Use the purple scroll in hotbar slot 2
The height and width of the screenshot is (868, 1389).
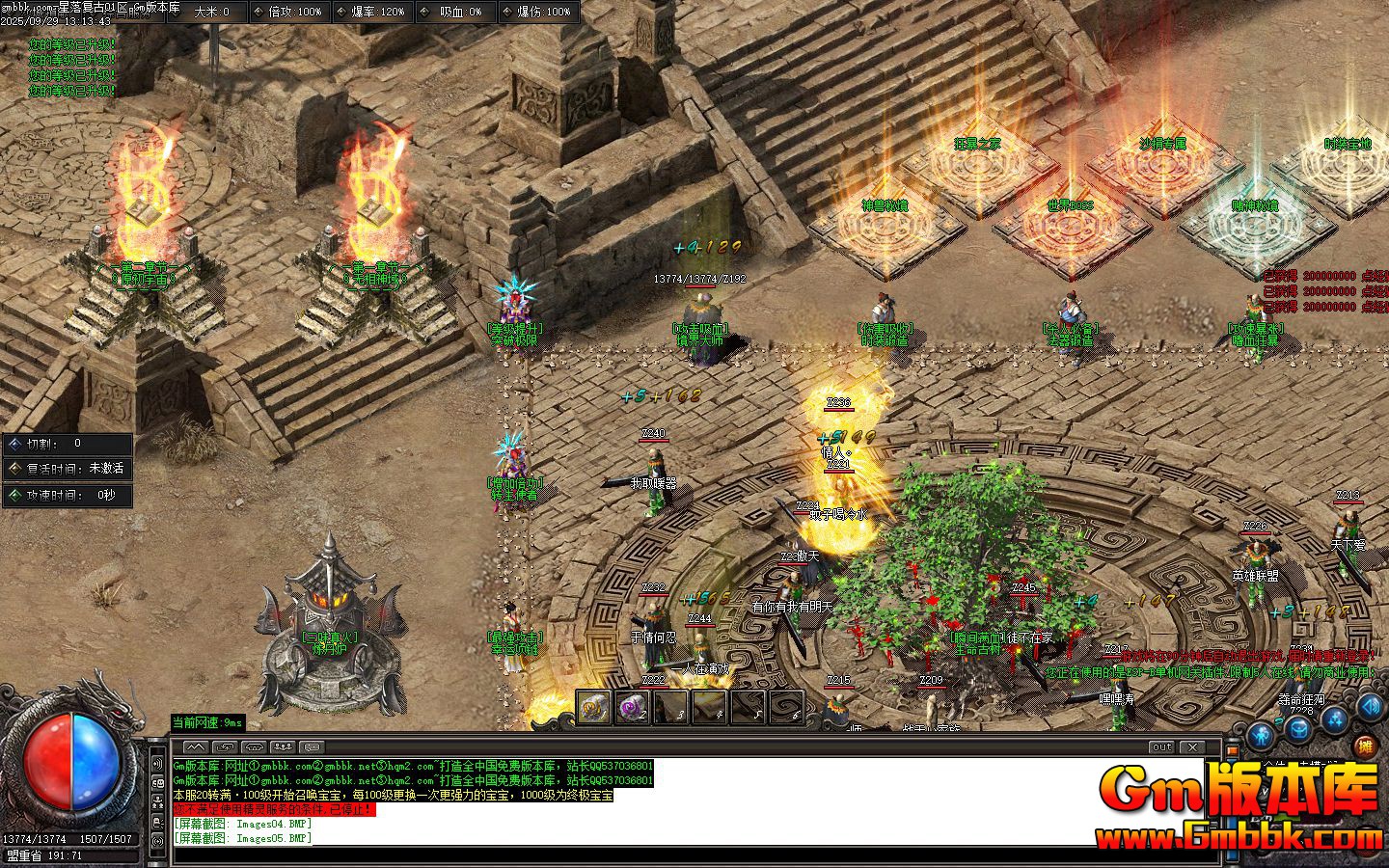[x=632, y=707]
